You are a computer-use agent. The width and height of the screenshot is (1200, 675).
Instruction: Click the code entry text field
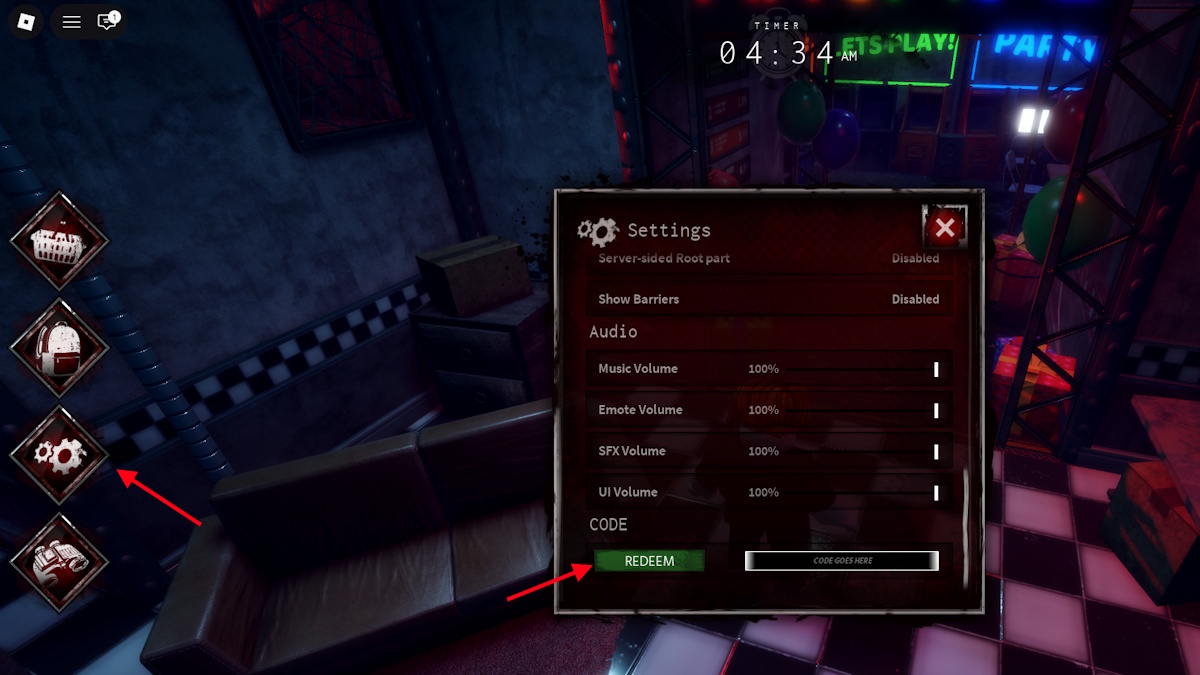[841, 561]
